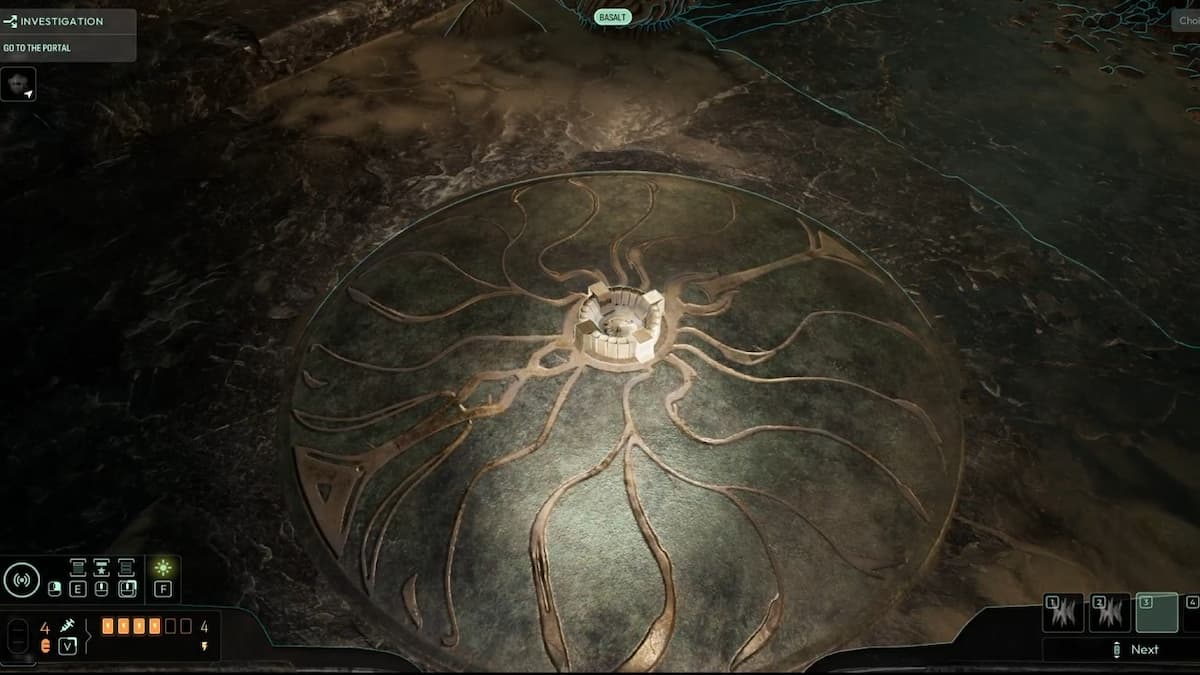This screenshot has width=1200, height=675.
Task: Activate the circular scanner signal icon
Action: click(22, 579)
